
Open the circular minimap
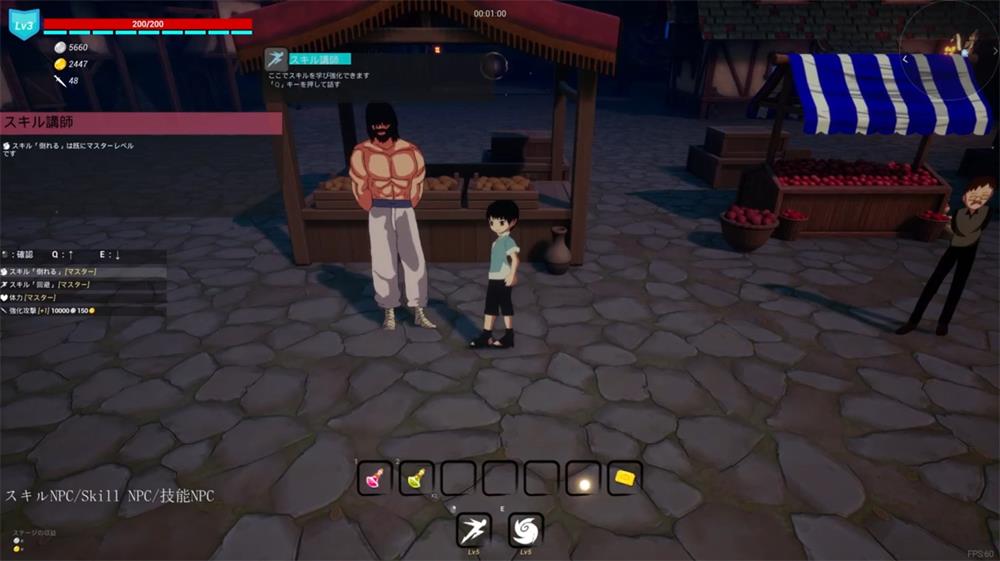[949, 50]
